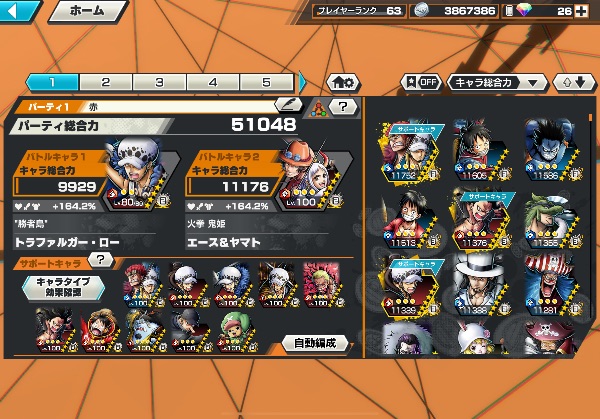Image resolution: width=600 pixels, height=419 pixels.
Task: Tap the 自動編成 auto-formation button
Action: [x=313, y=343]
